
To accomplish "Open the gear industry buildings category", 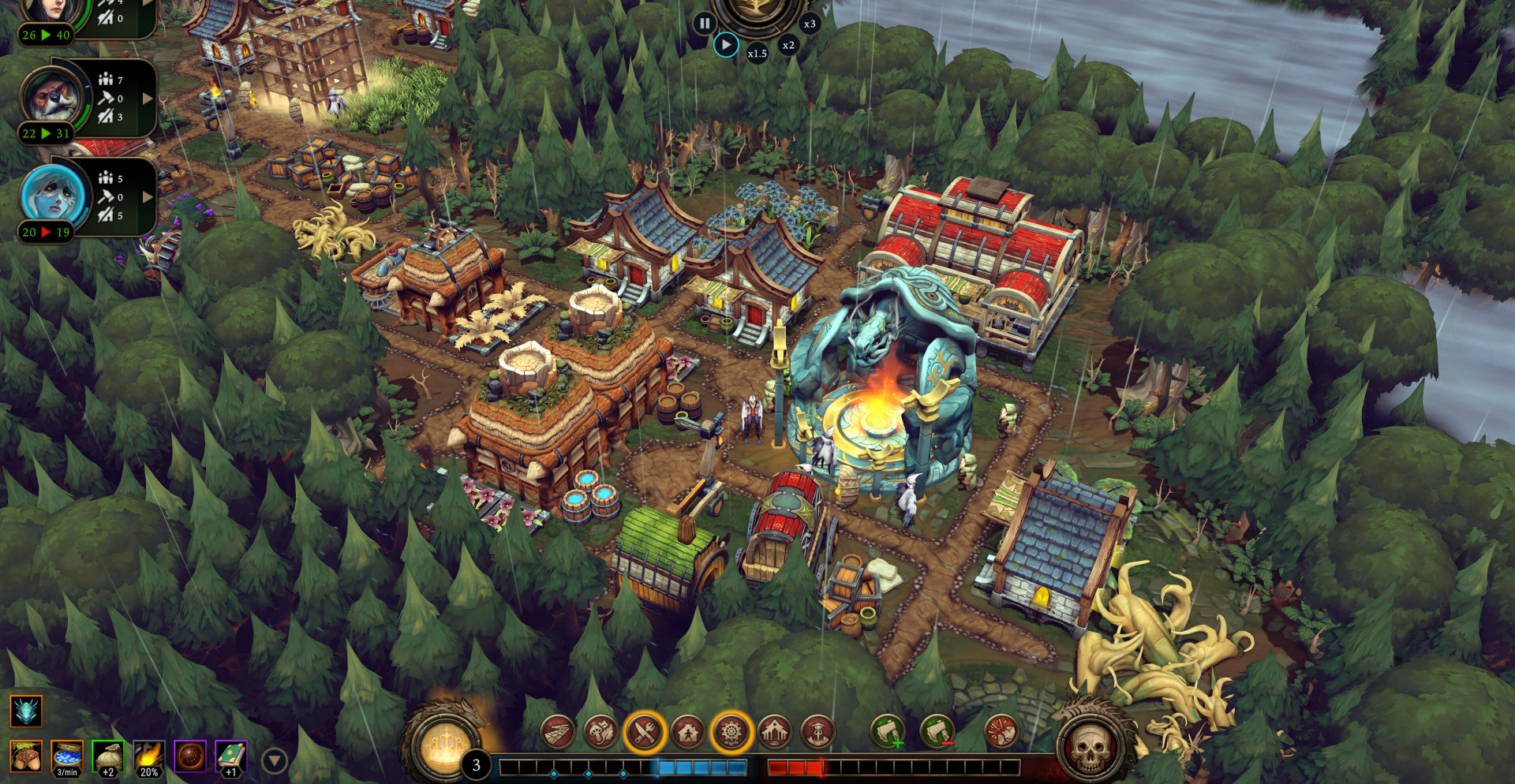I will coord(731,732).
